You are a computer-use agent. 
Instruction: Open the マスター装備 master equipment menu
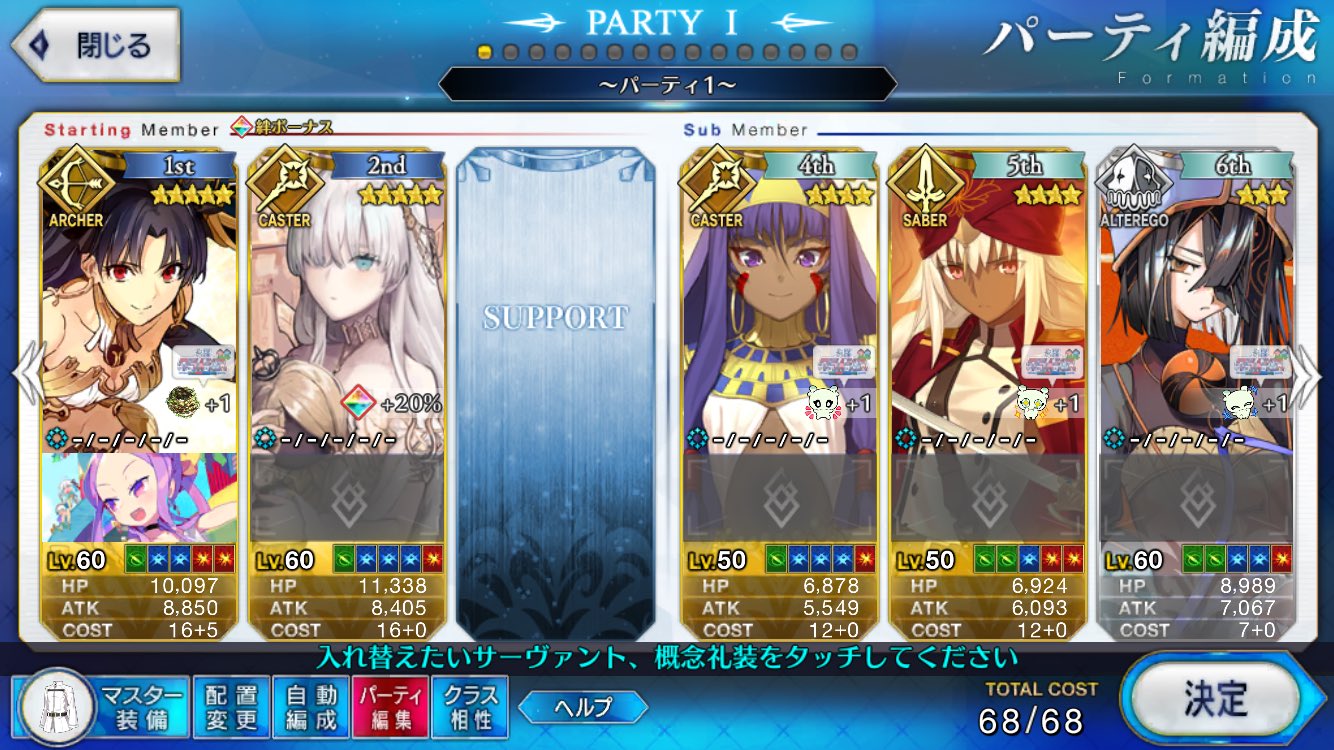(102, 707)
